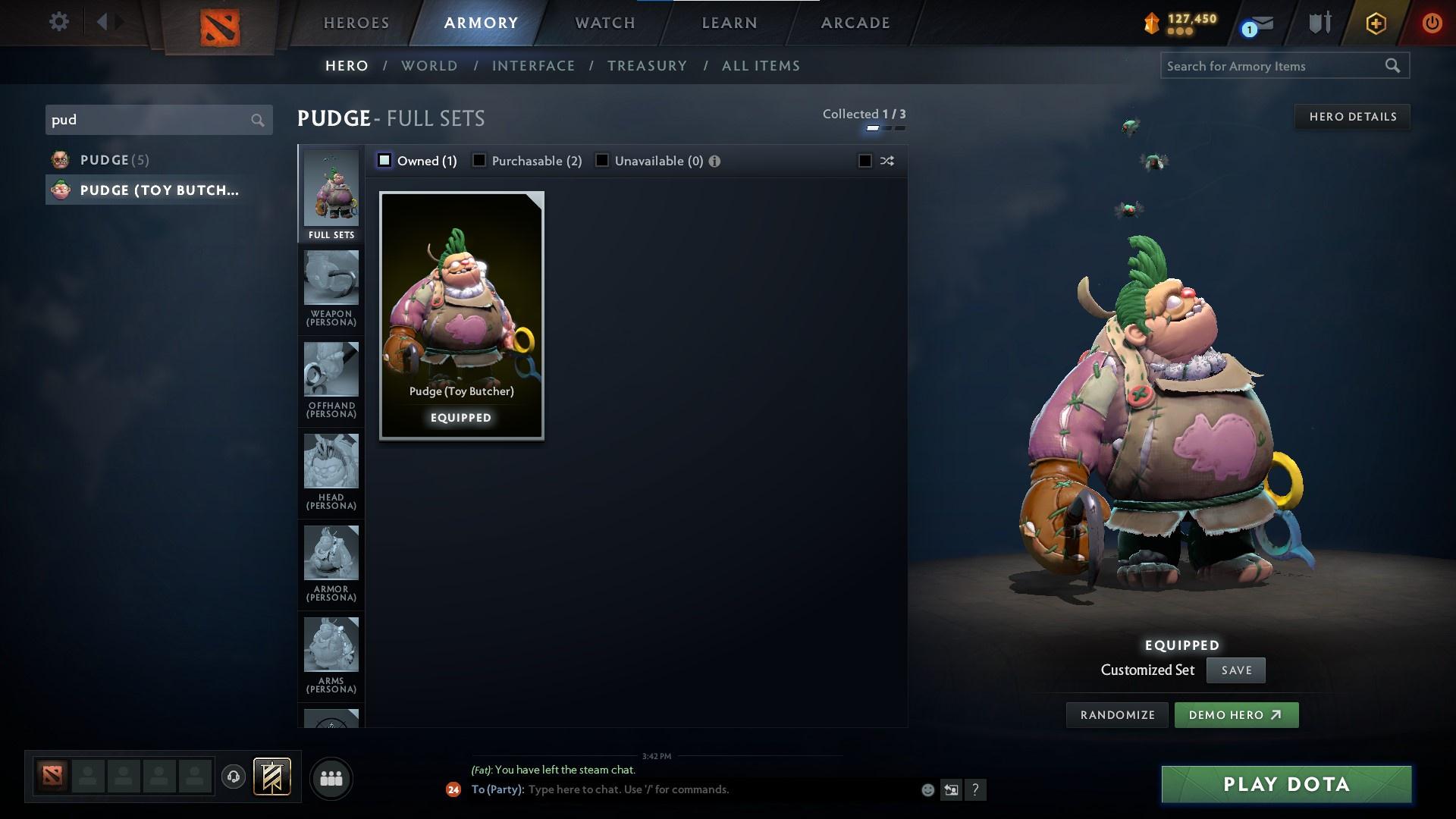Open the TREASURY section
The height and width of the screenshot is (819, 1456).
click(x=647, y=66)
